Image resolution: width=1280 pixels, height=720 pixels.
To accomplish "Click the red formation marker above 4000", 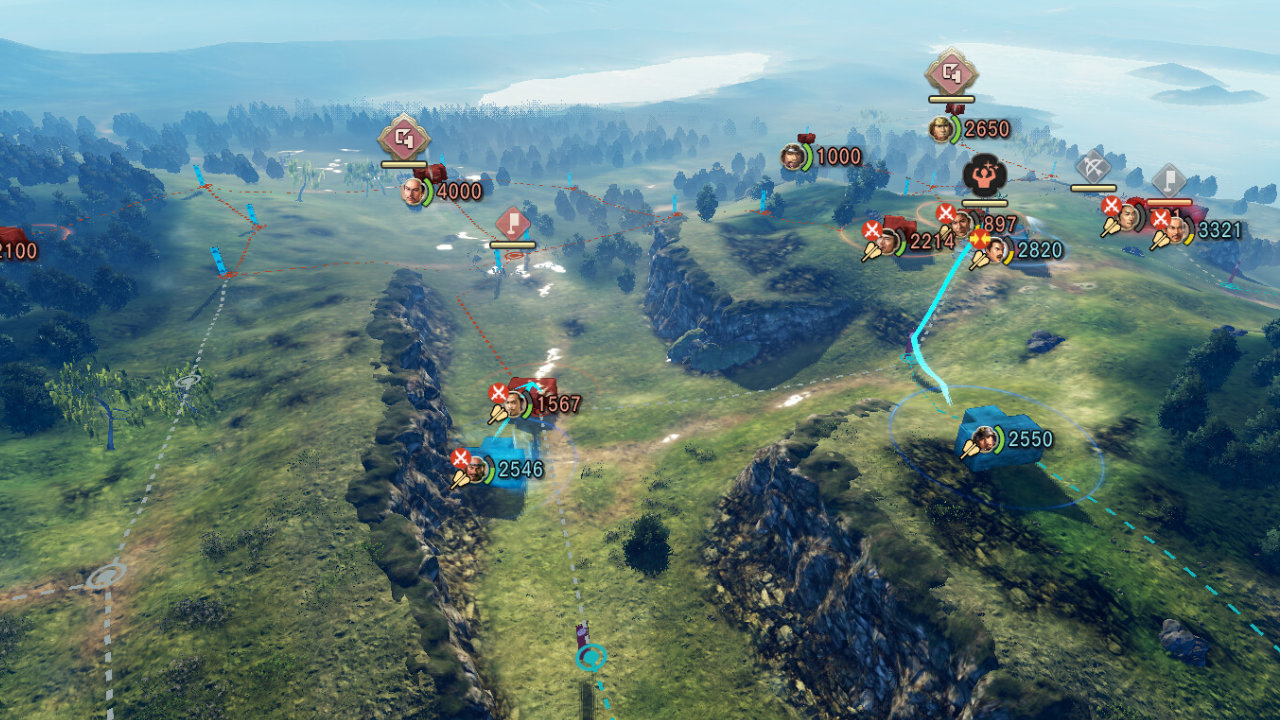I will tap(404, 139).
